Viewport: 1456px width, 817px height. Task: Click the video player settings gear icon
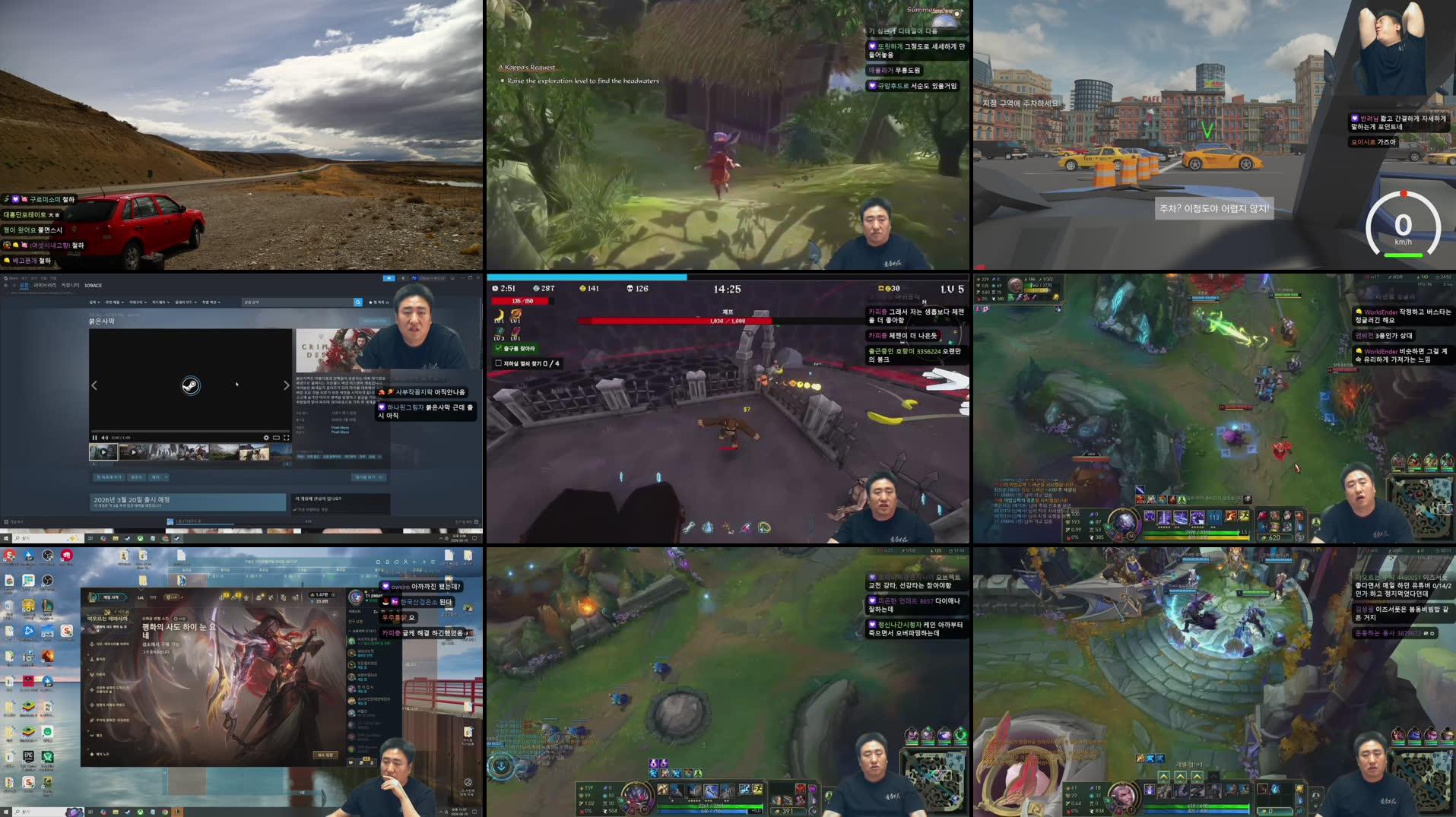pos(266,439)
